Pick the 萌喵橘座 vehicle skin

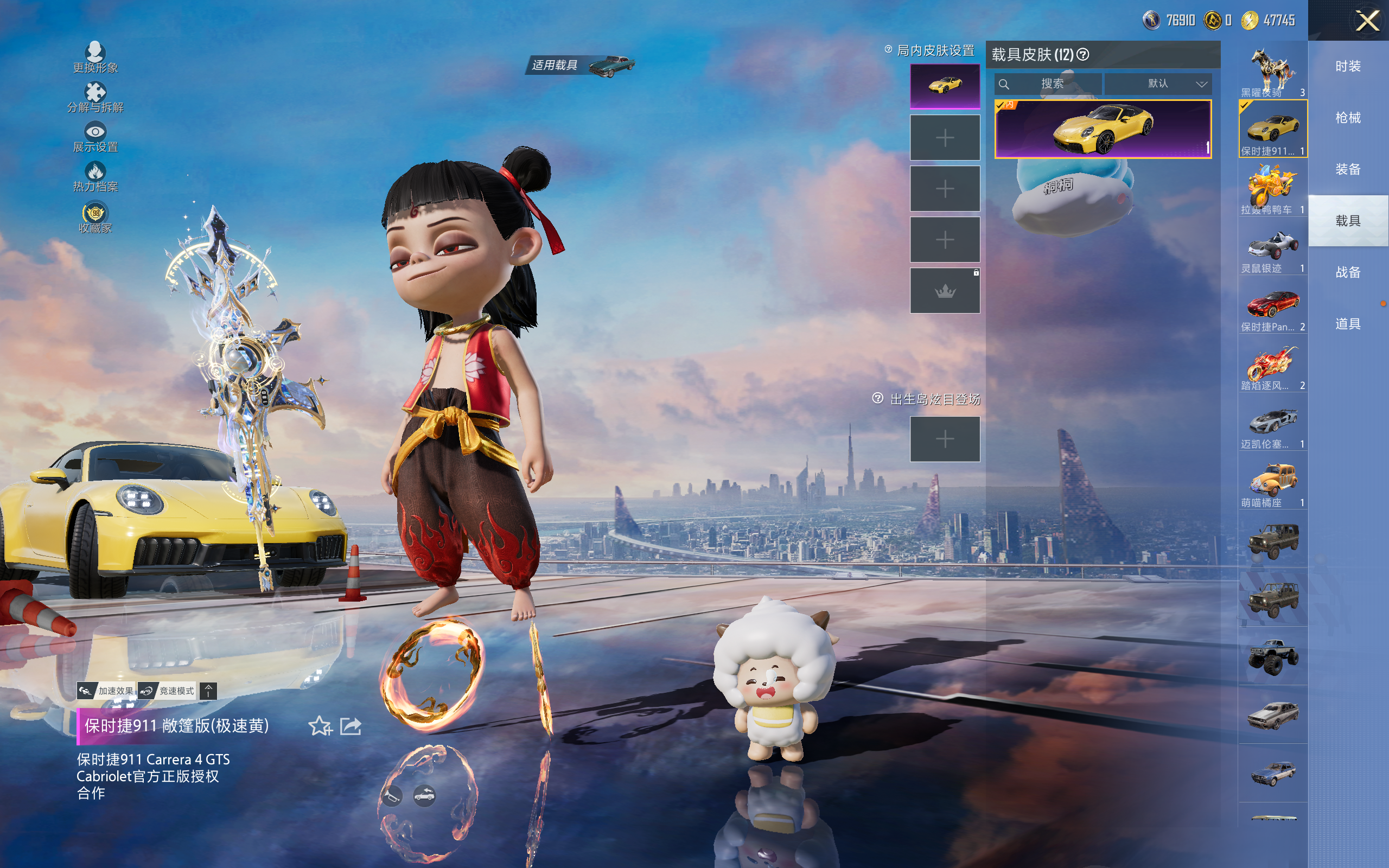[x=1272, y=482]
